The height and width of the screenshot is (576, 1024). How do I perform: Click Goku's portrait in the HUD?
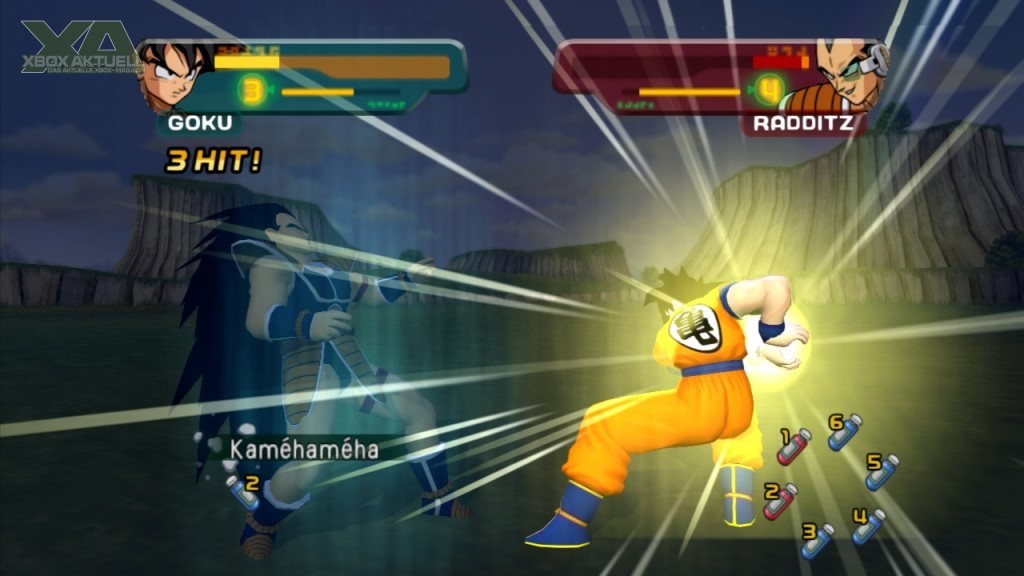[174, 75]
